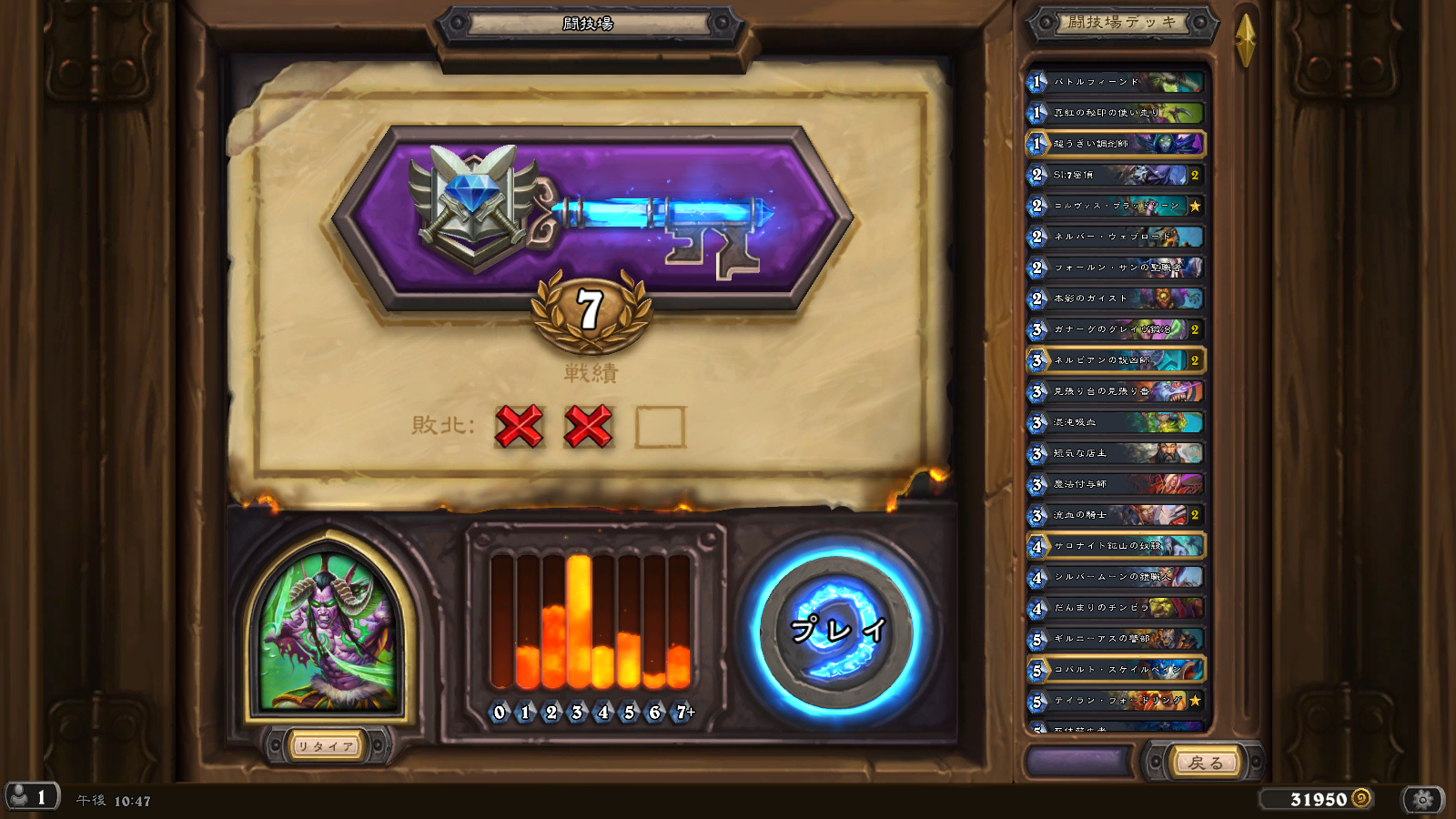Screen dimensions: 1456x819
Task: Choose 短気な店主 card row
Action: [x=1116, y=453]
